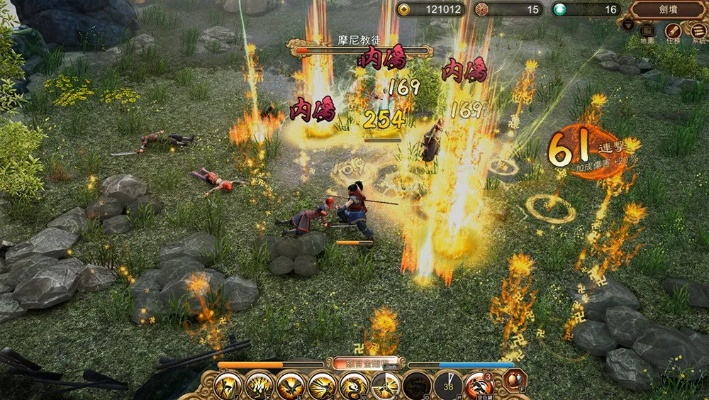Open the map (地圖) icon
709x400 pixels.
pyautogui.click(x=648, y=32)
